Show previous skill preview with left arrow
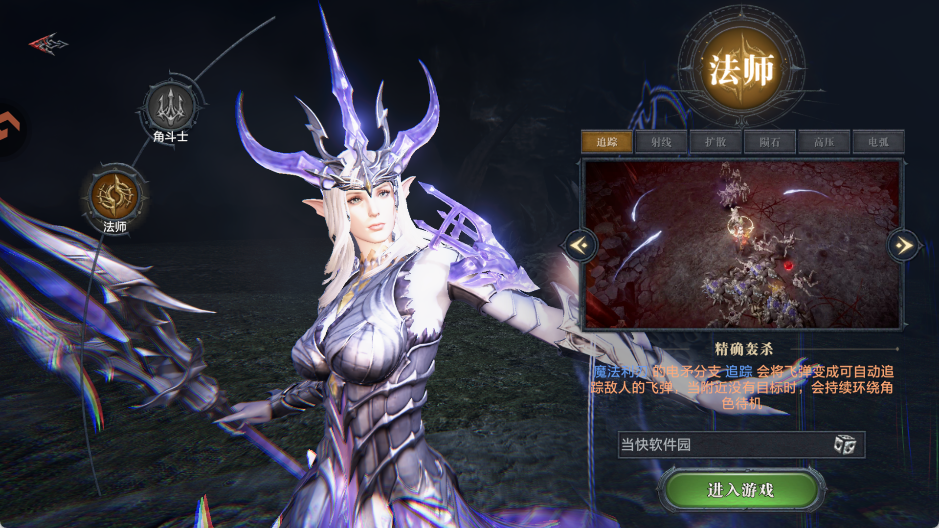The width and height of the screenshot is (939, 528). pyautogui.click(x=581, y=244)
